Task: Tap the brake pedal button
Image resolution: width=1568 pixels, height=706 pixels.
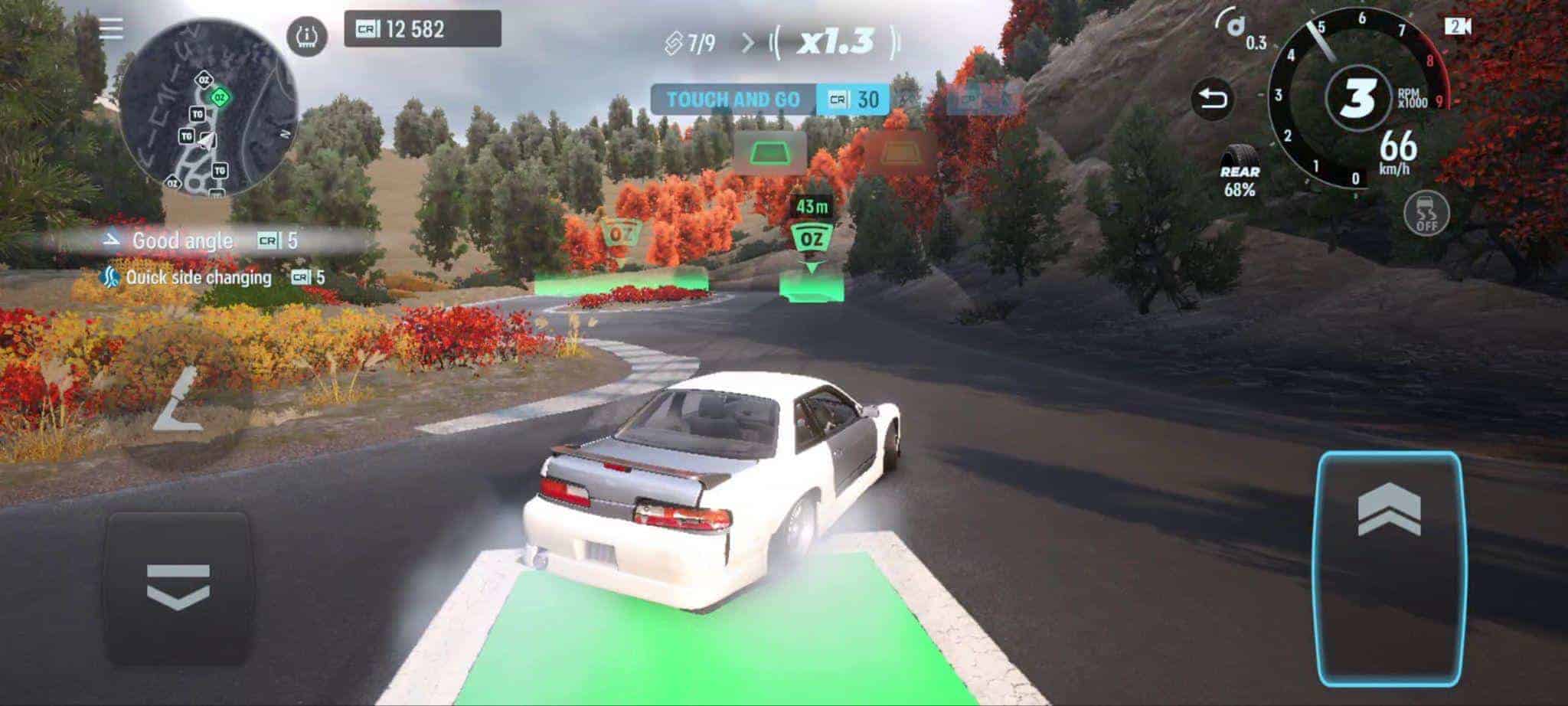Action: click(178, 587)
